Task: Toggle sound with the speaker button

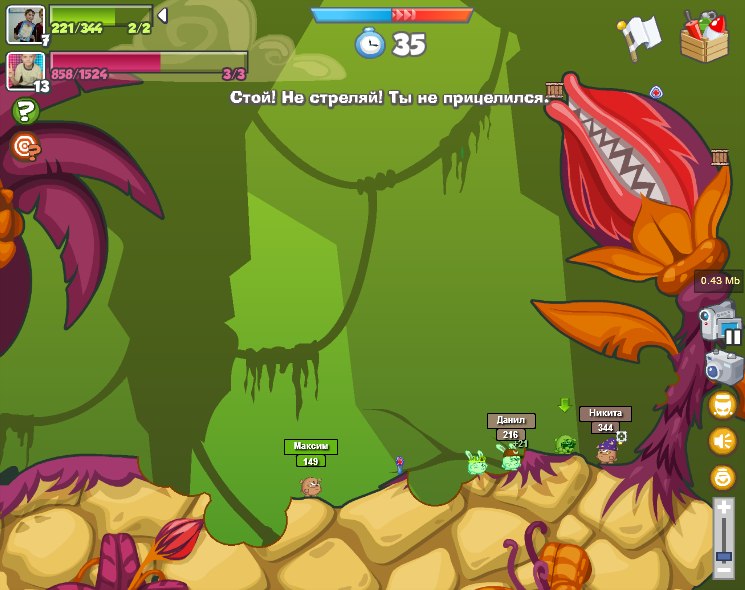Action: pos(722,441)
